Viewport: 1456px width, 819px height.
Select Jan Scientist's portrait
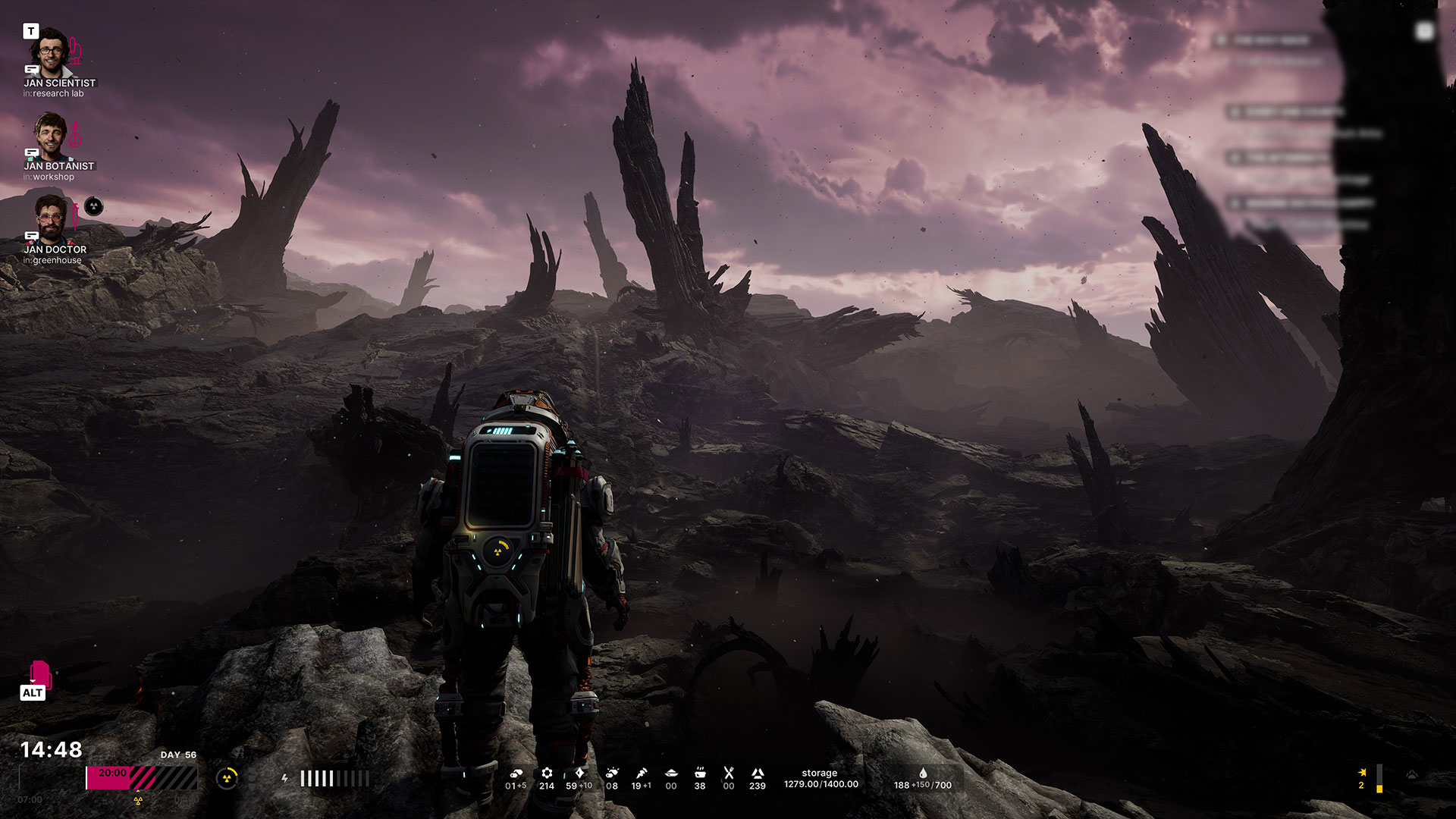(50, 52)
